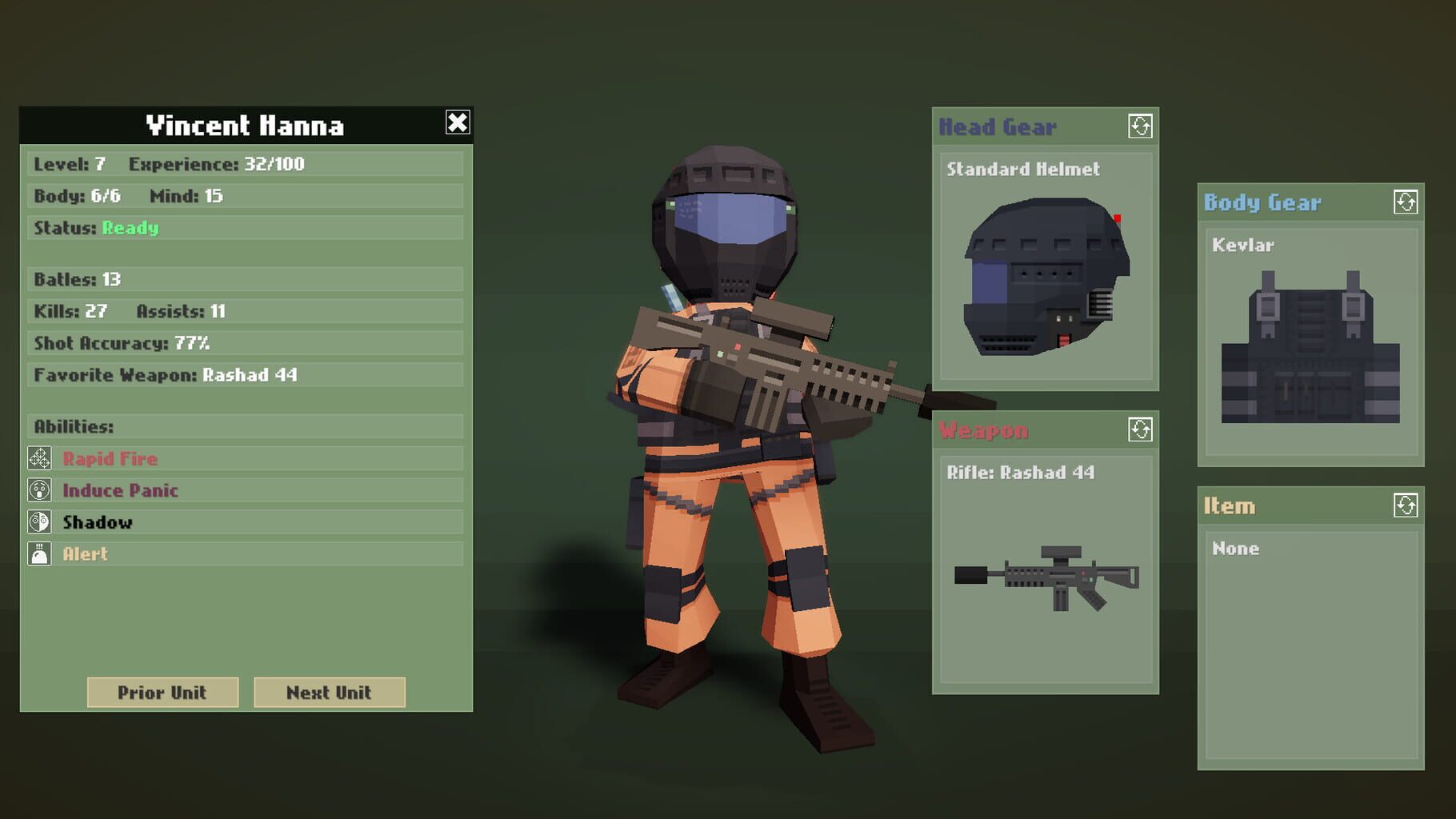This screenshot has width=1456, height=819.
Task: Cycle the Head Gear with its swap icon
Action: 1142,125
